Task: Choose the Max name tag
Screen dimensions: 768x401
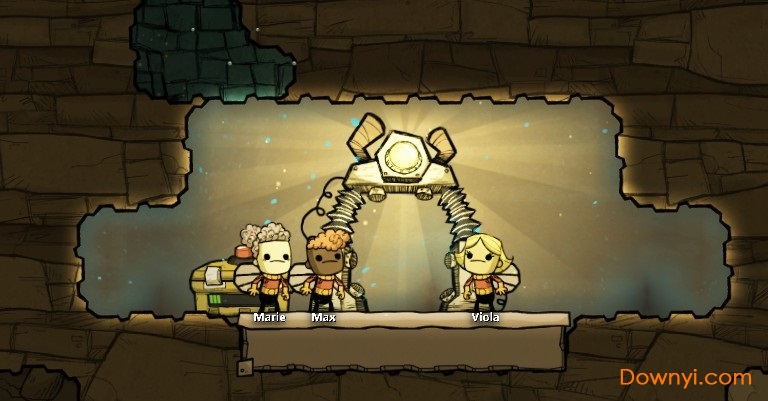Action: (x=322, y=317)
